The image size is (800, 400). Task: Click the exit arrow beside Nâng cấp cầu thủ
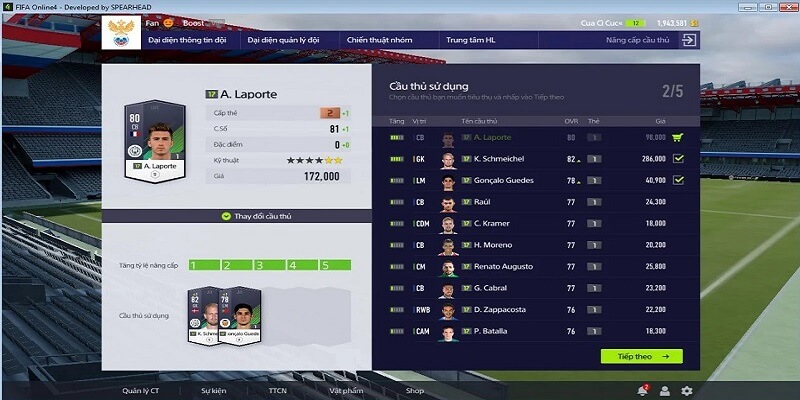point(688,40)
